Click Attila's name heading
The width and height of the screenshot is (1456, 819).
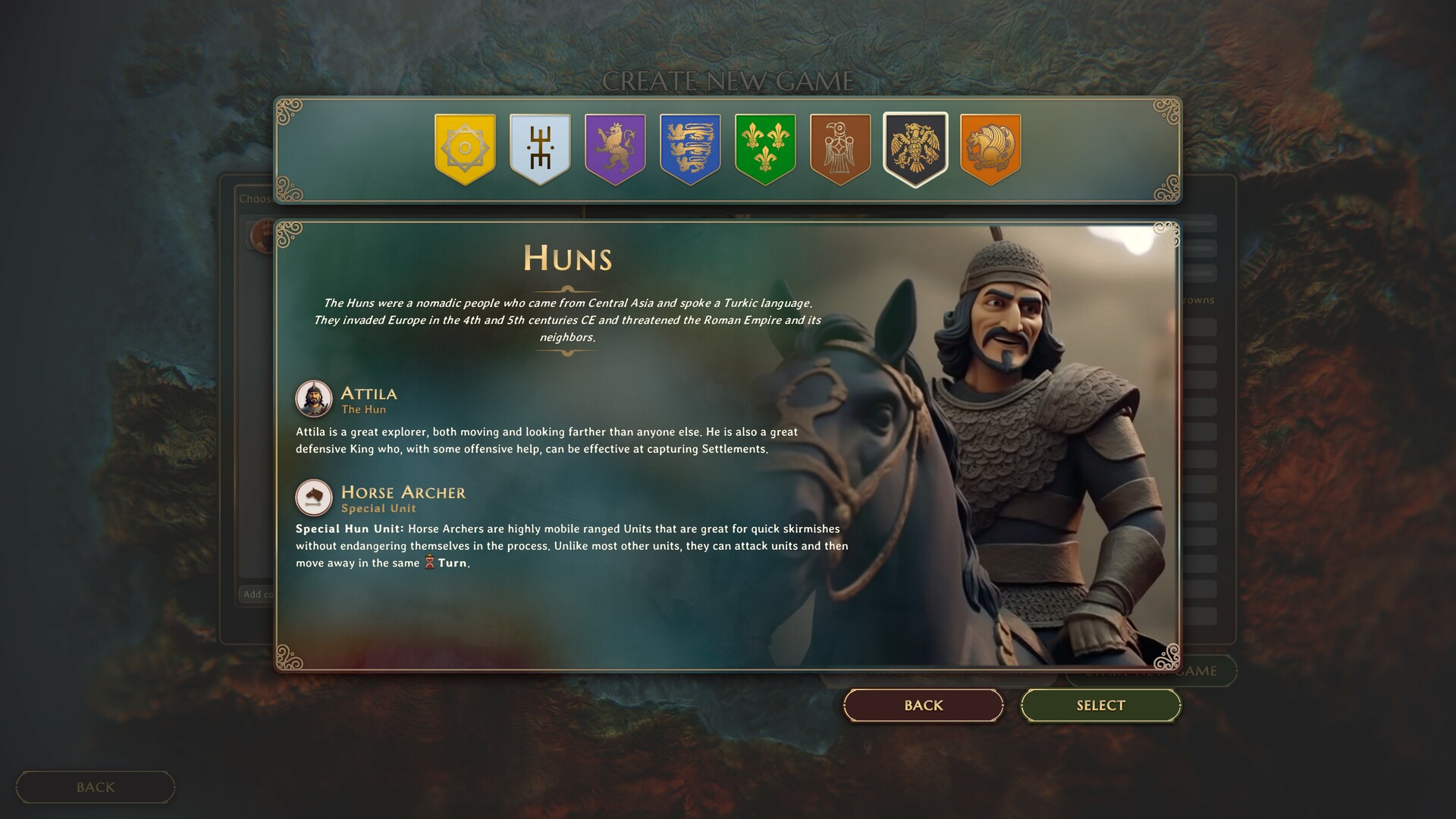pyautogui.click(x=369, y=394)
